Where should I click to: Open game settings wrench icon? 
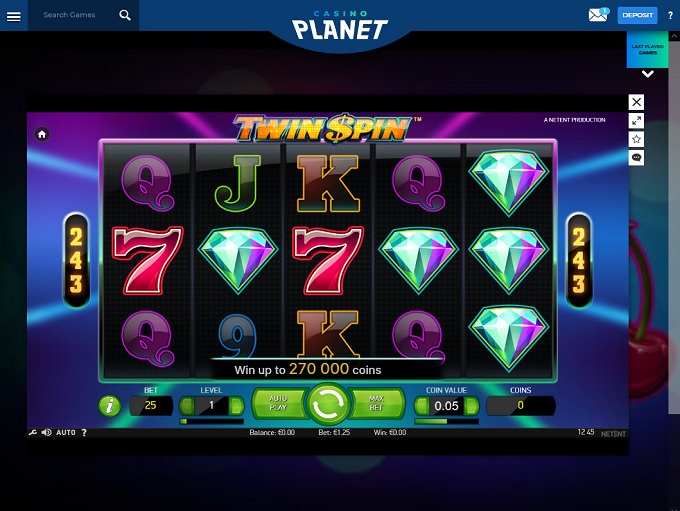(33, 433)
